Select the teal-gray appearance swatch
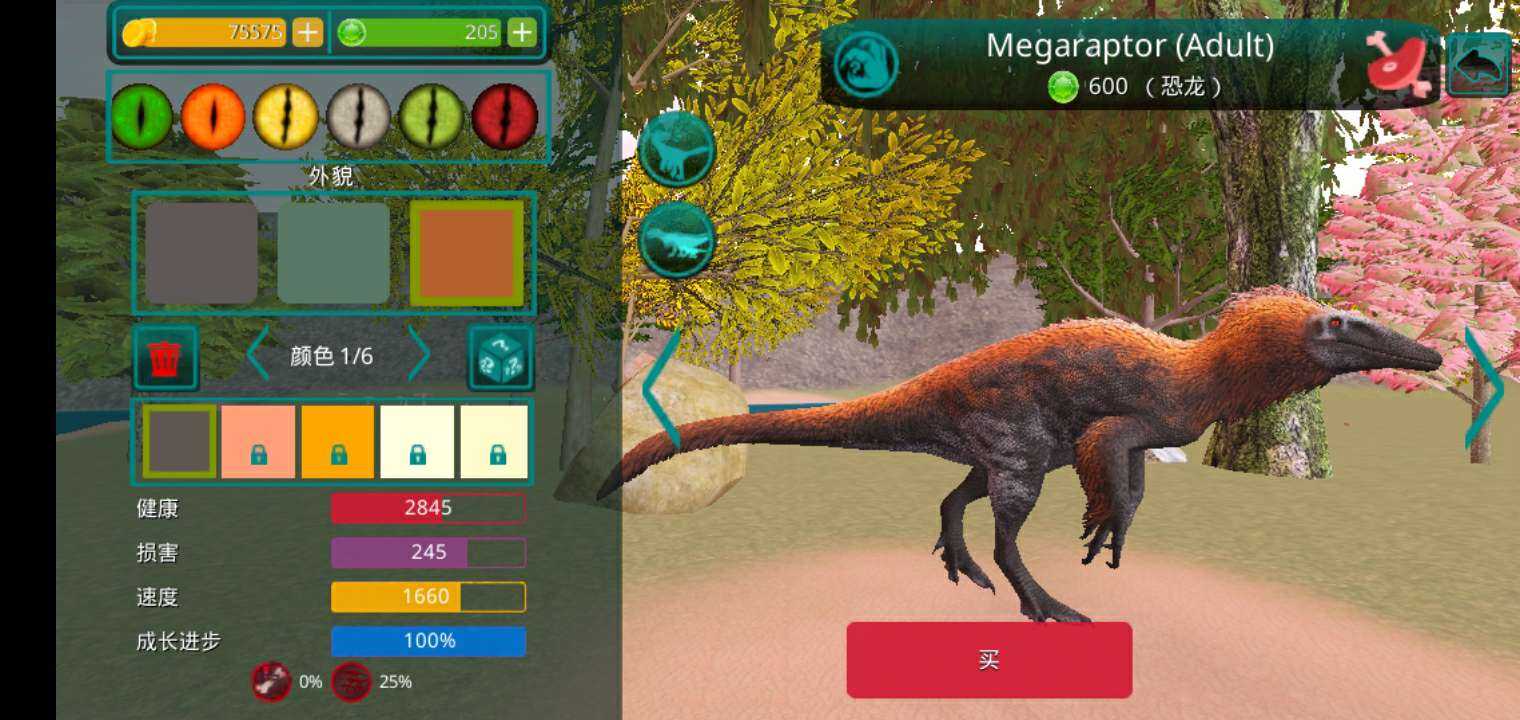 pyautogui.click(x=333, y=253)
